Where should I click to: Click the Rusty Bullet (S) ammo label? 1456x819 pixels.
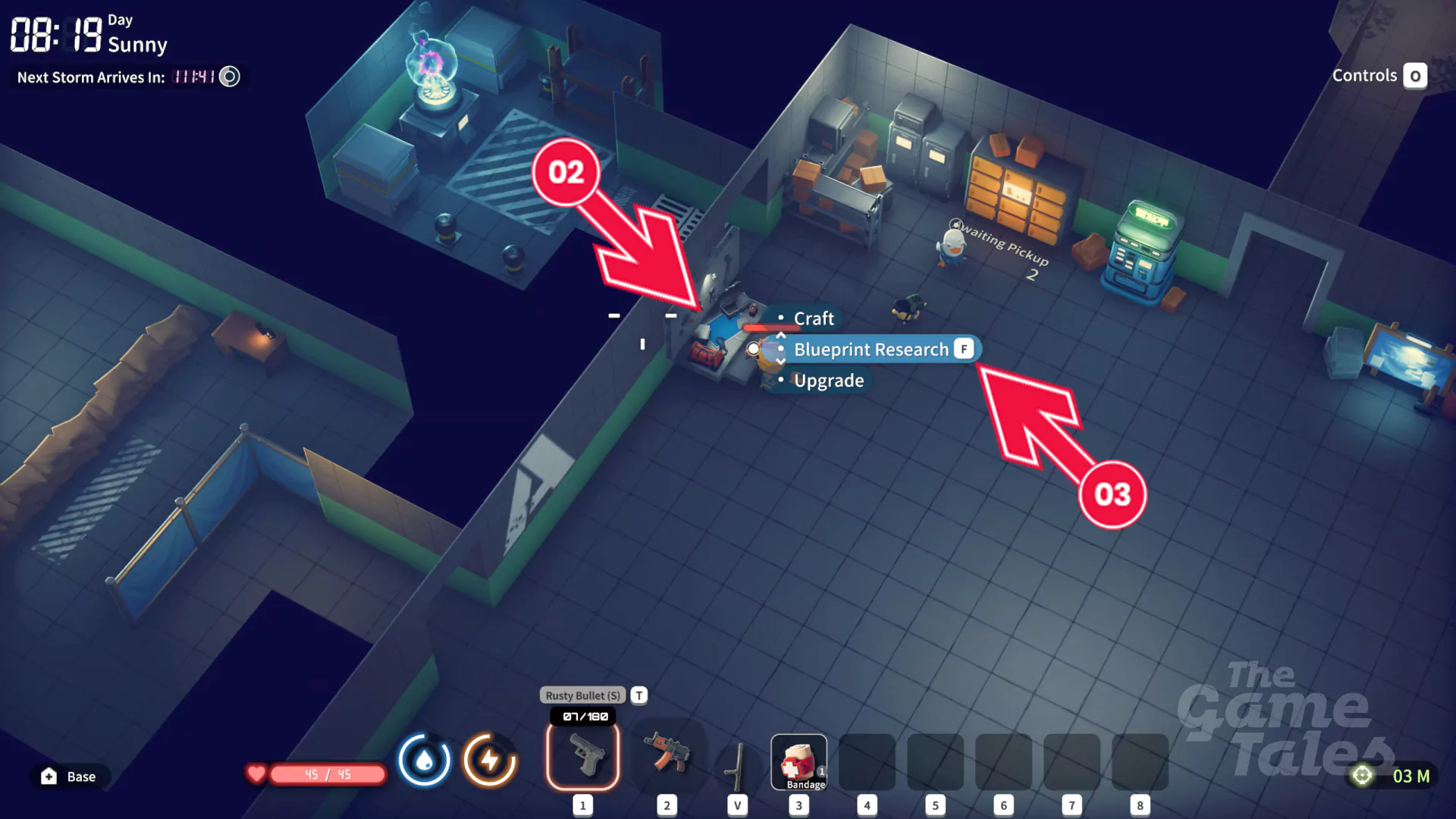point(582,695)
